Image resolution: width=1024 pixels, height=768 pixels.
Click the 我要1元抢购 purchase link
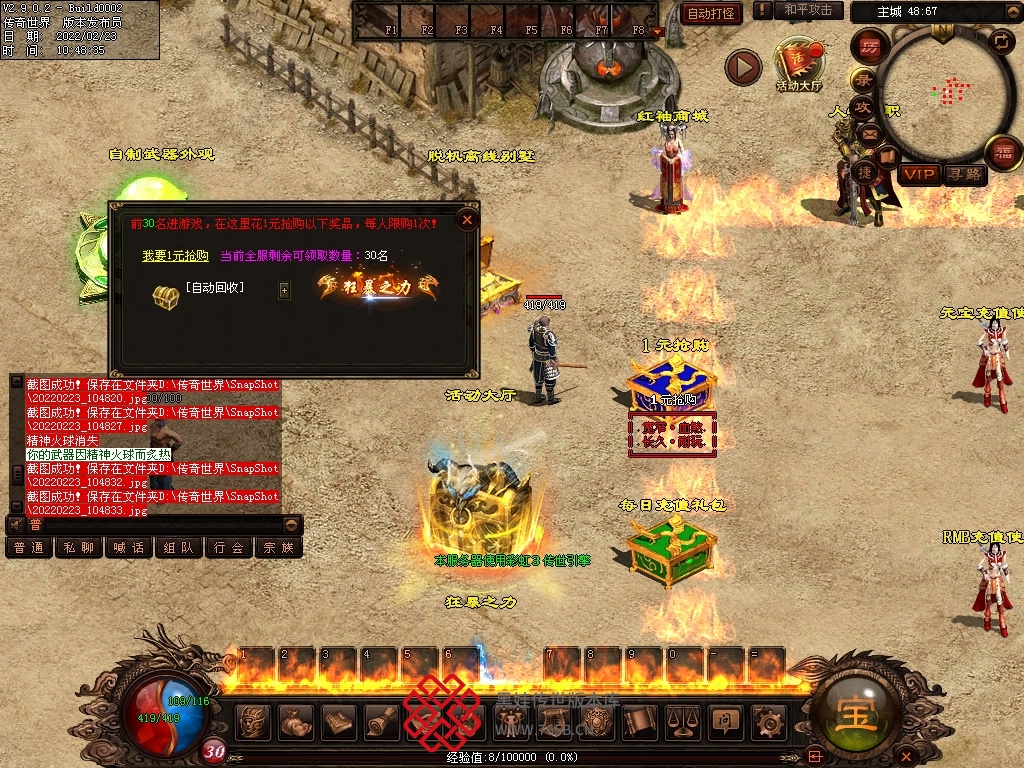click(175, 256)
